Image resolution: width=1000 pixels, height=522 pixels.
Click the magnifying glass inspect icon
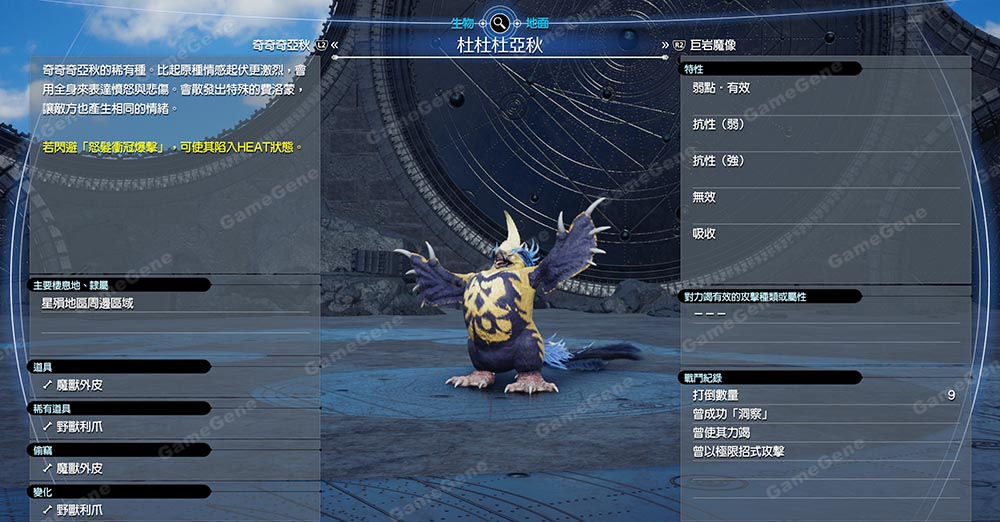click(499, 22)
